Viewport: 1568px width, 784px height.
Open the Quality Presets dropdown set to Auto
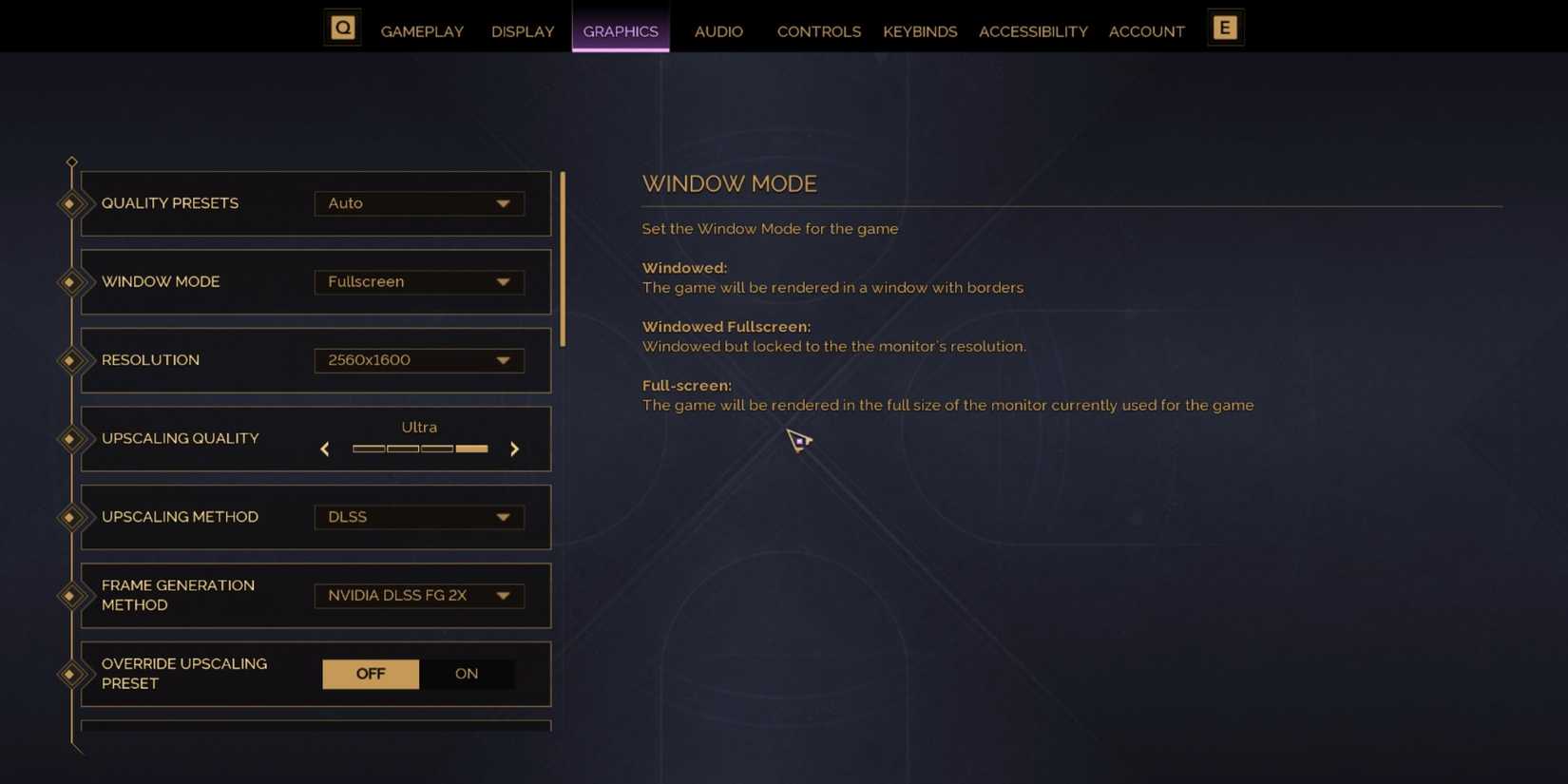tap(419, 203)
